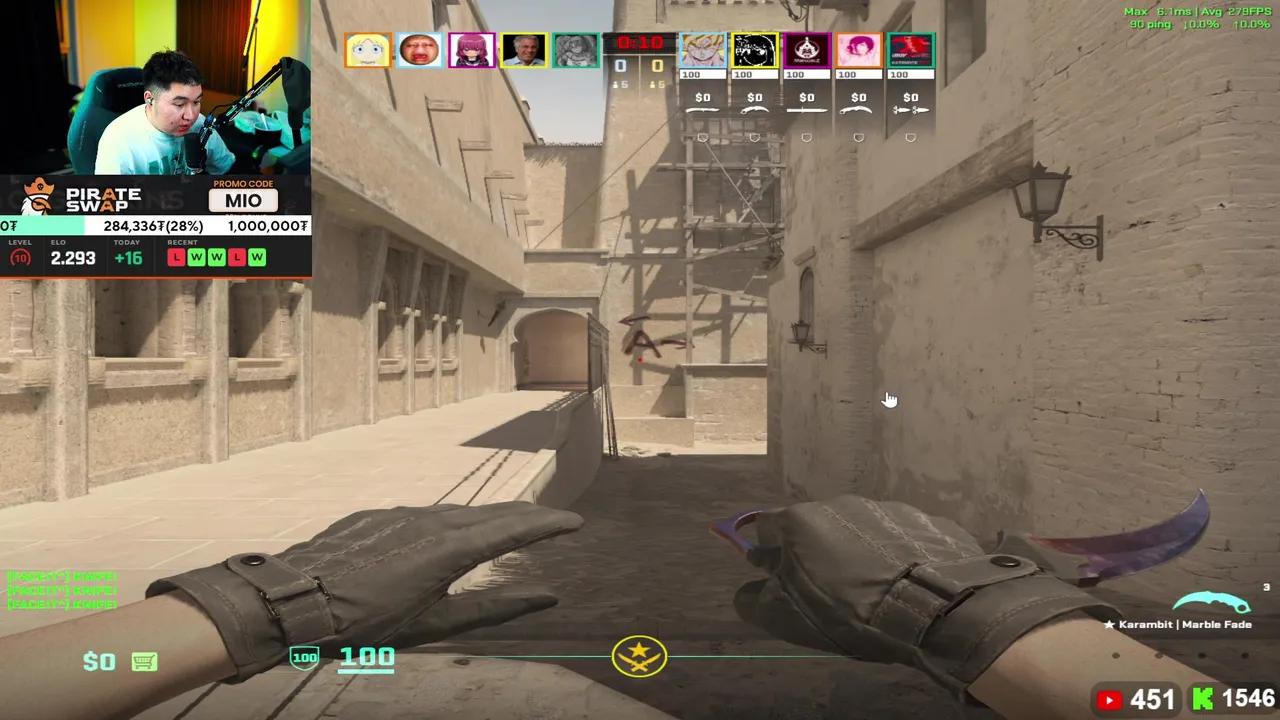Screen dimensions: 1280x720
Task: Click the MIO promo code button
Action: pyautogui.click(x=243, y=201)
